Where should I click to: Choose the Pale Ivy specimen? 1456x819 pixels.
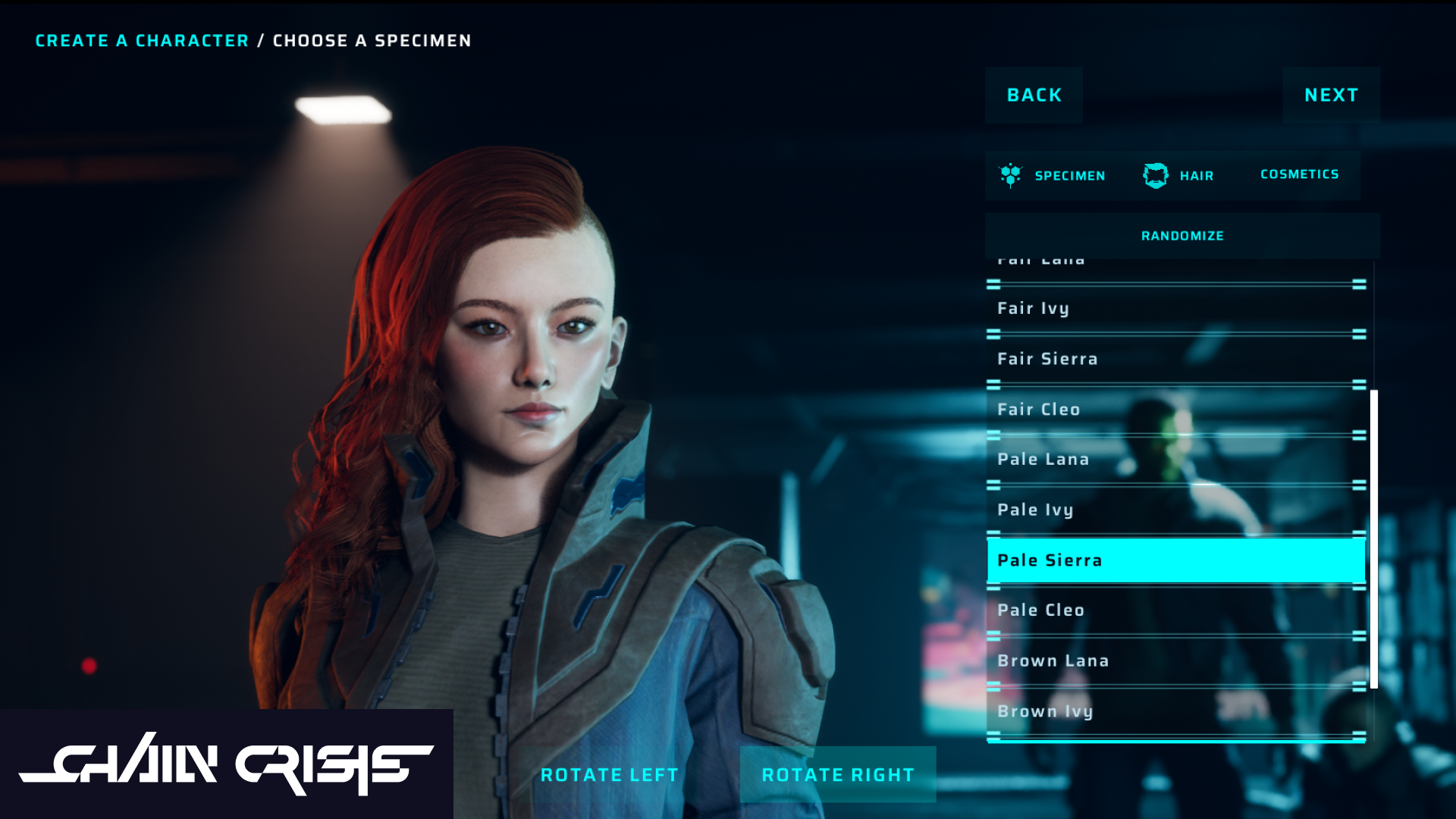click(x=1175, y=510)
